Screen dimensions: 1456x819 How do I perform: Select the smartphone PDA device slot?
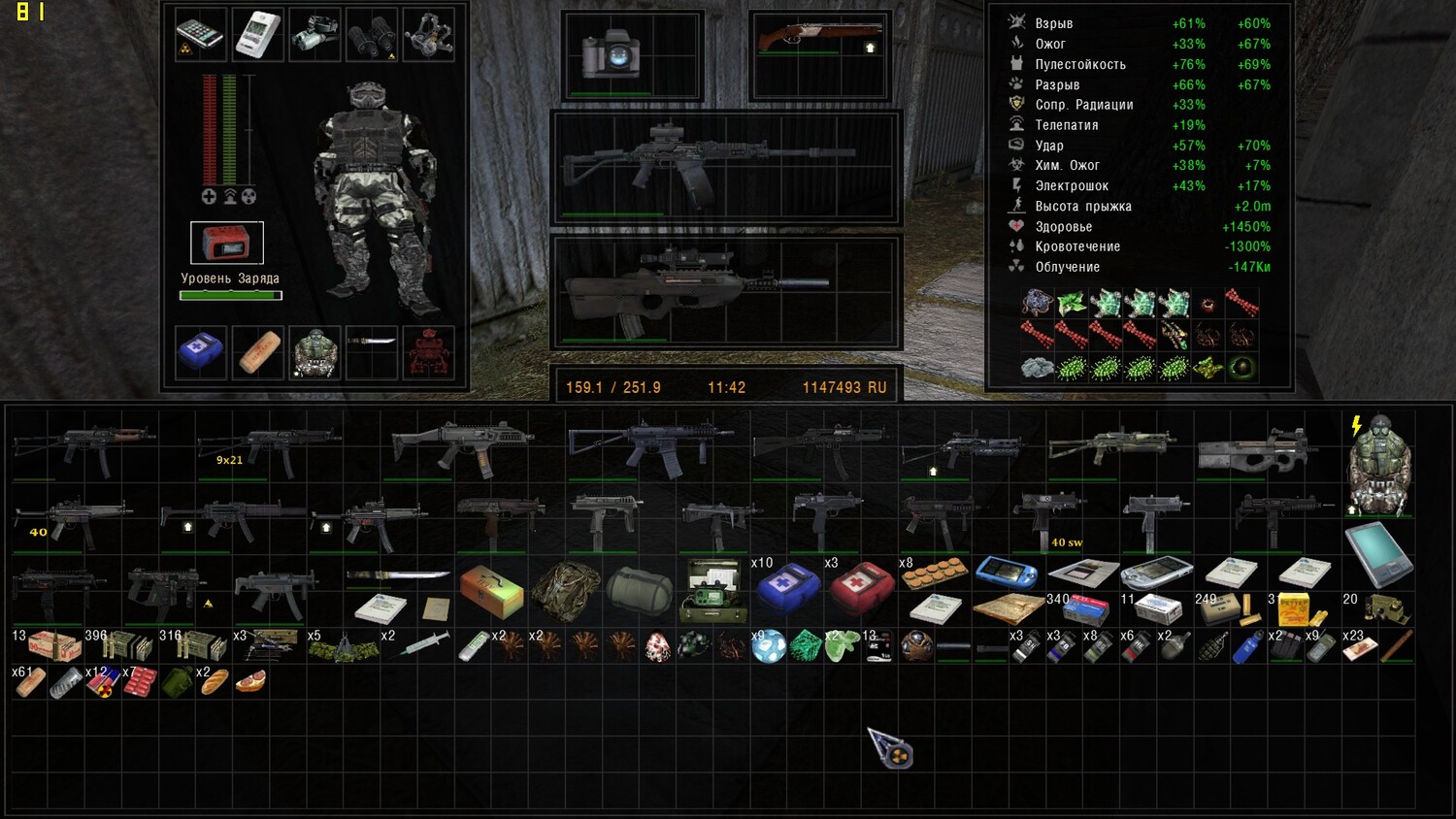coord(200,35)
